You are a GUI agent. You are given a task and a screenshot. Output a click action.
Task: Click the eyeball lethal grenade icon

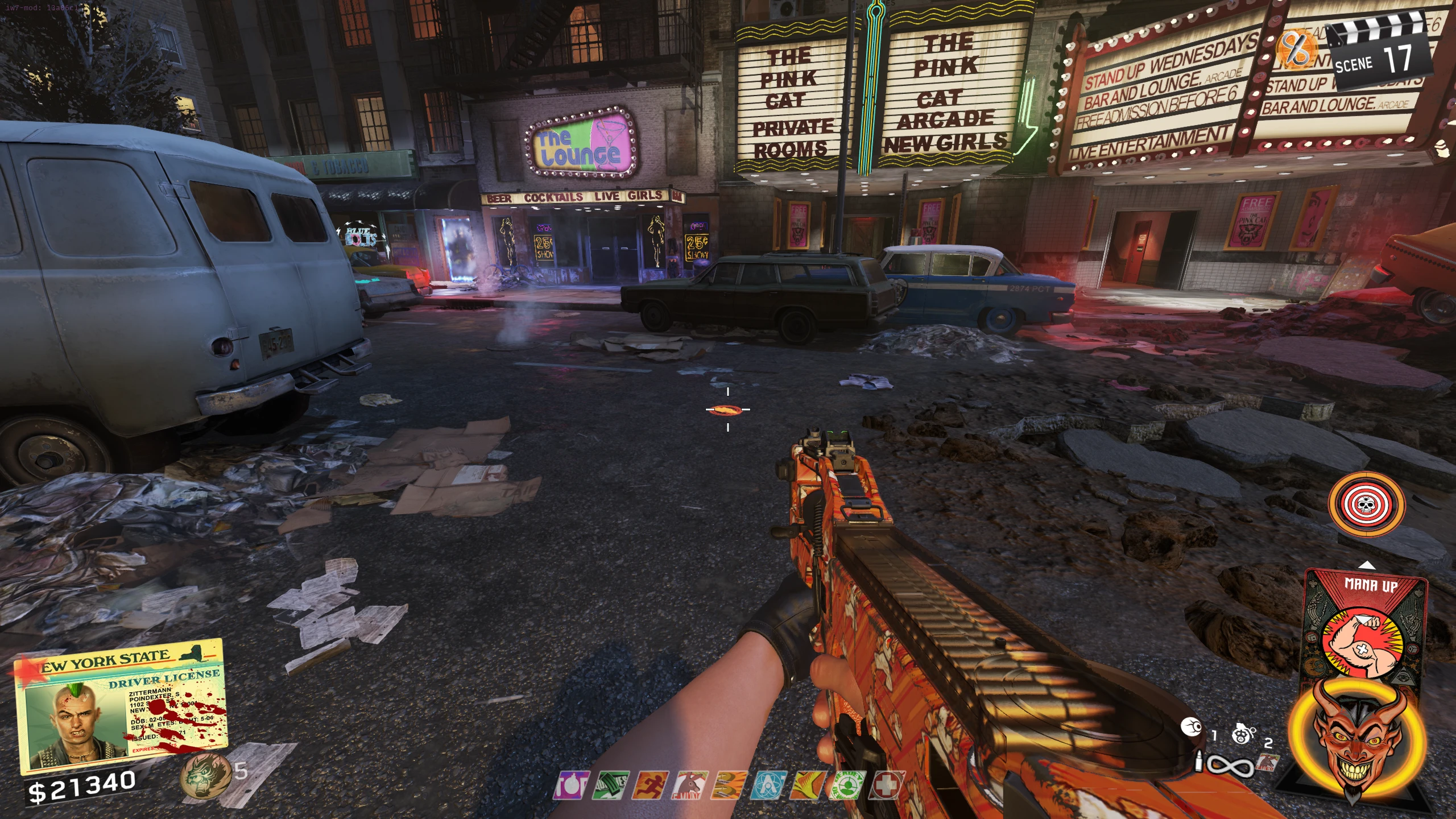coord(1190,727)
